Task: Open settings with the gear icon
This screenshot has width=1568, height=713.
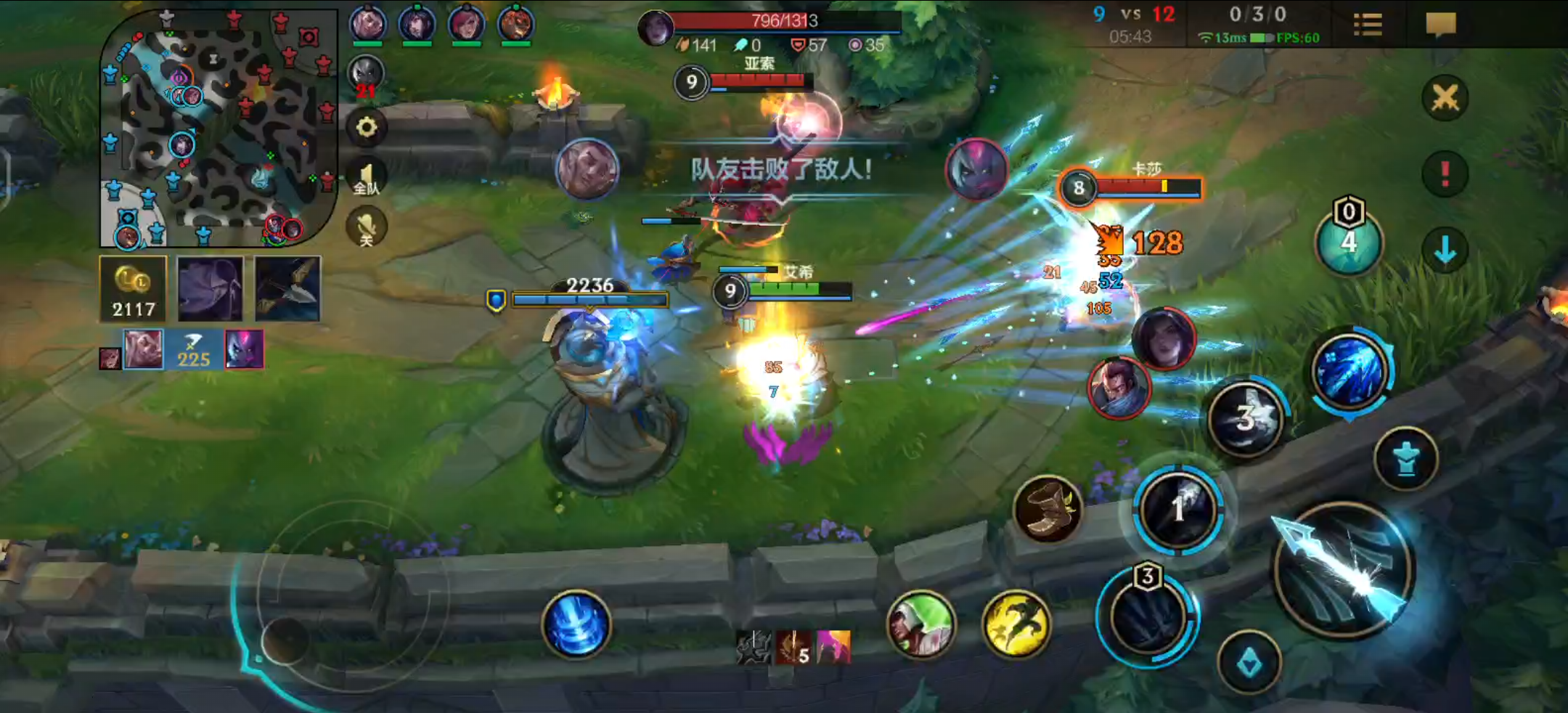Action: click(x=367, y=128)
